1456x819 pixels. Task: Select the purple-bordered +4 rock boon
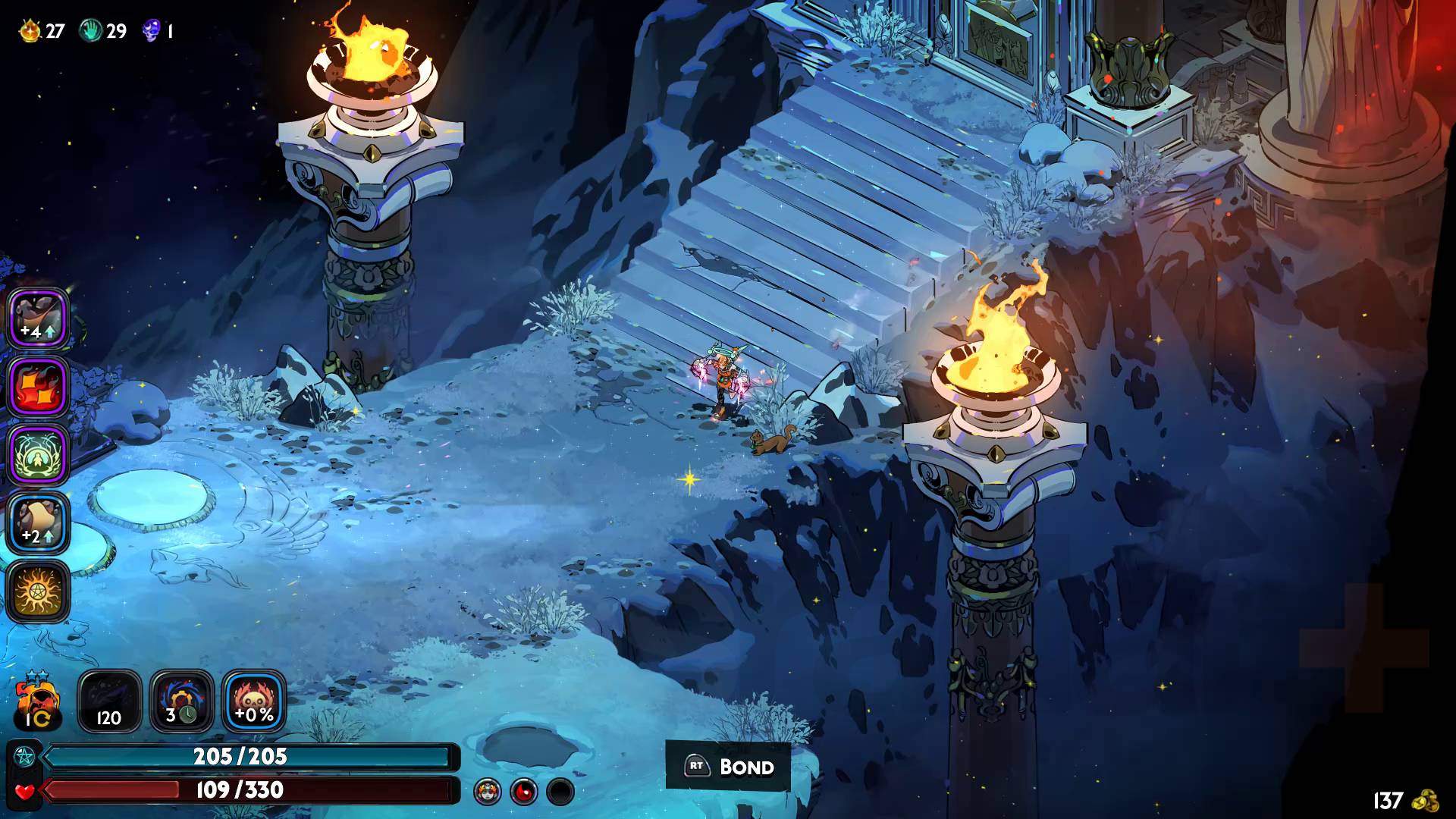[38, 319]
